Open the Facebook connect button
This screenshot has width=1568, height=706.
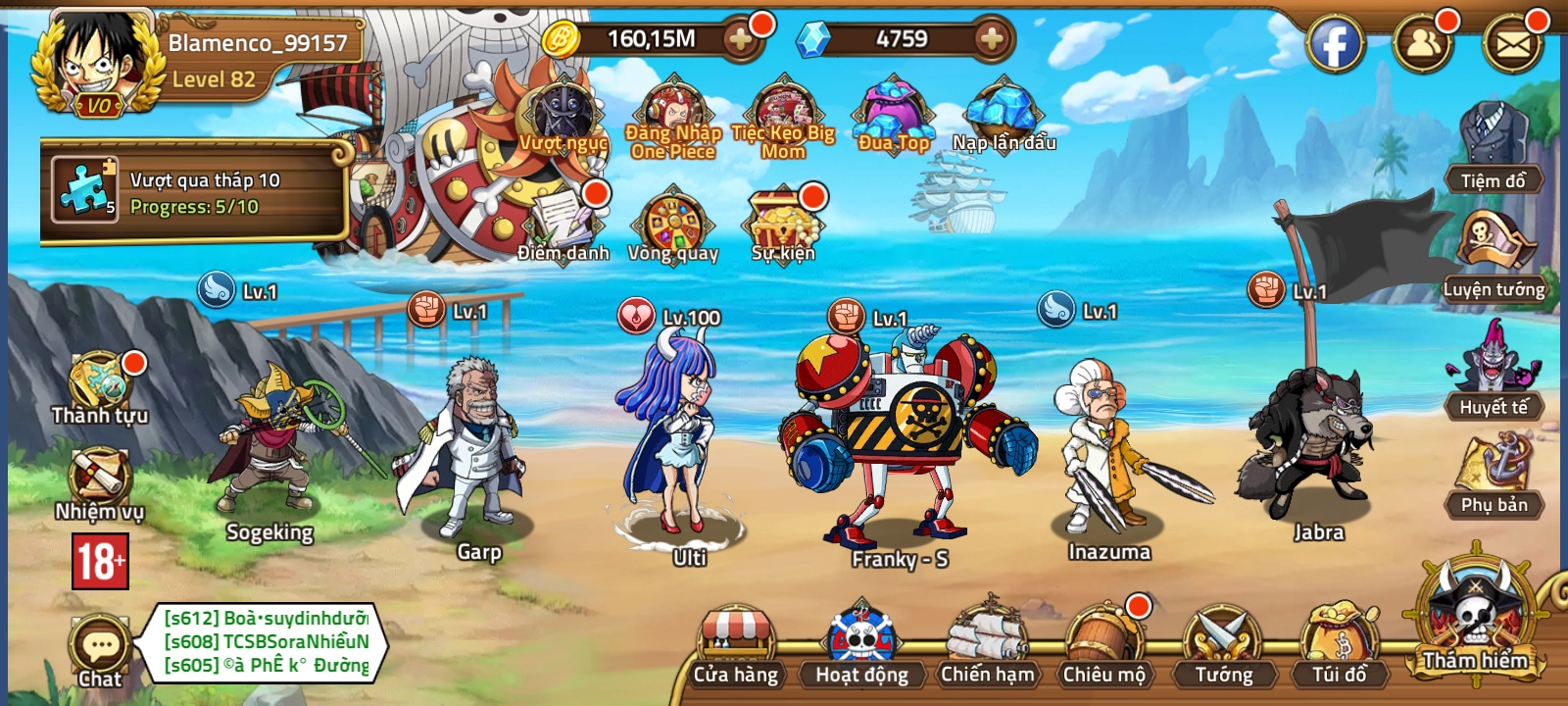[x=1336, y=44]
